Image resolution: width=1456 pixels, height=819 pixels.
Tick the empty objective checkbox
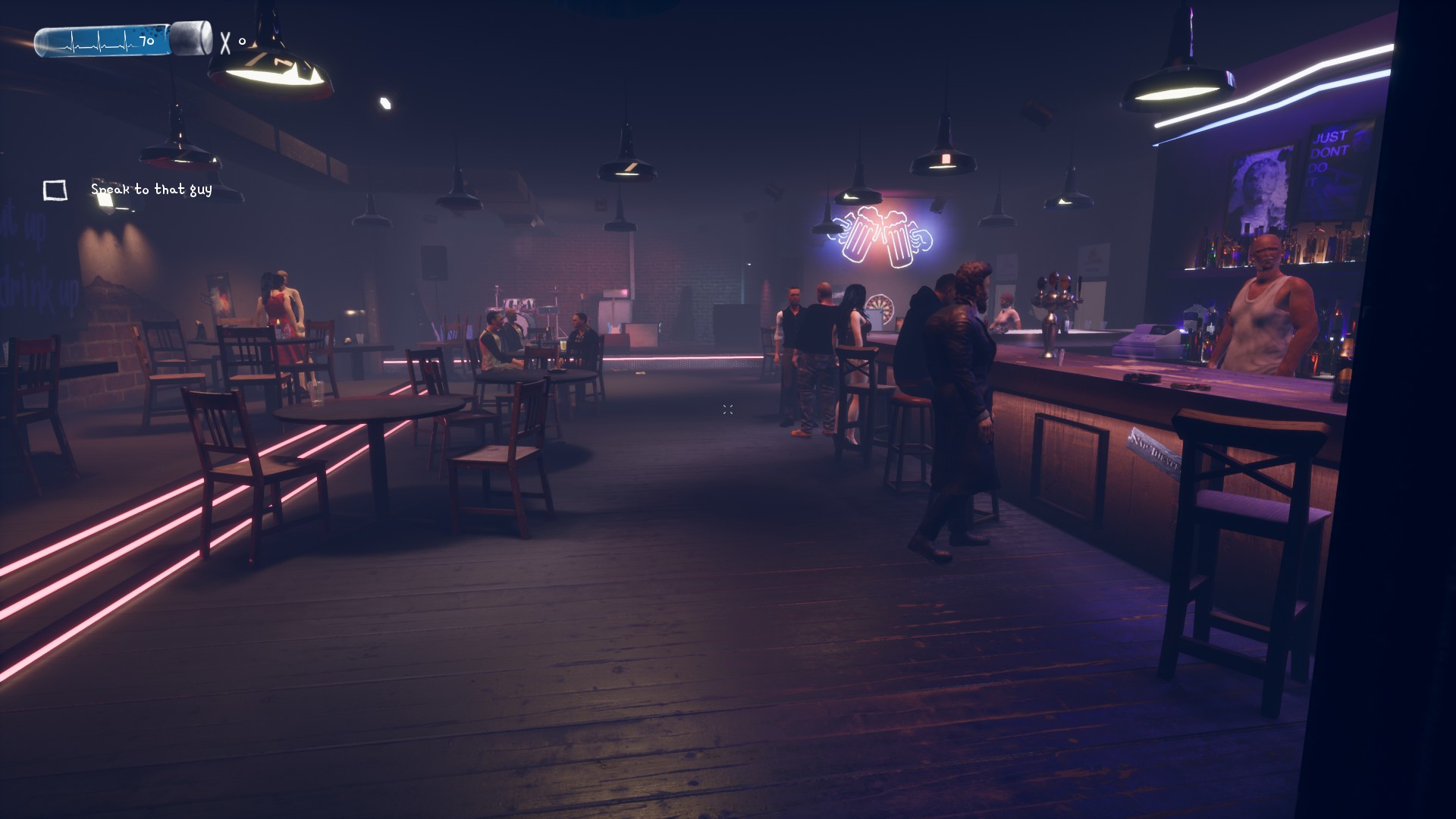[55, 190]
